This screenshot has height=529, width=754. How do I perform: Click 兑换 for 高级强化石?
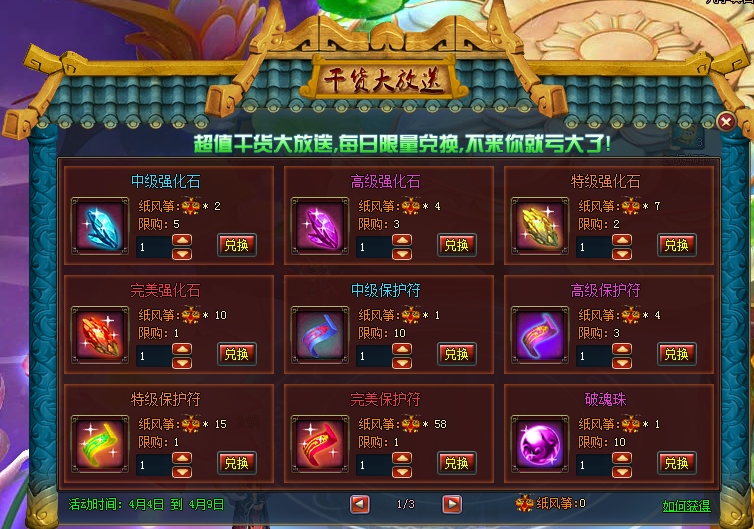pyautogui.click(x=456, y=245)
